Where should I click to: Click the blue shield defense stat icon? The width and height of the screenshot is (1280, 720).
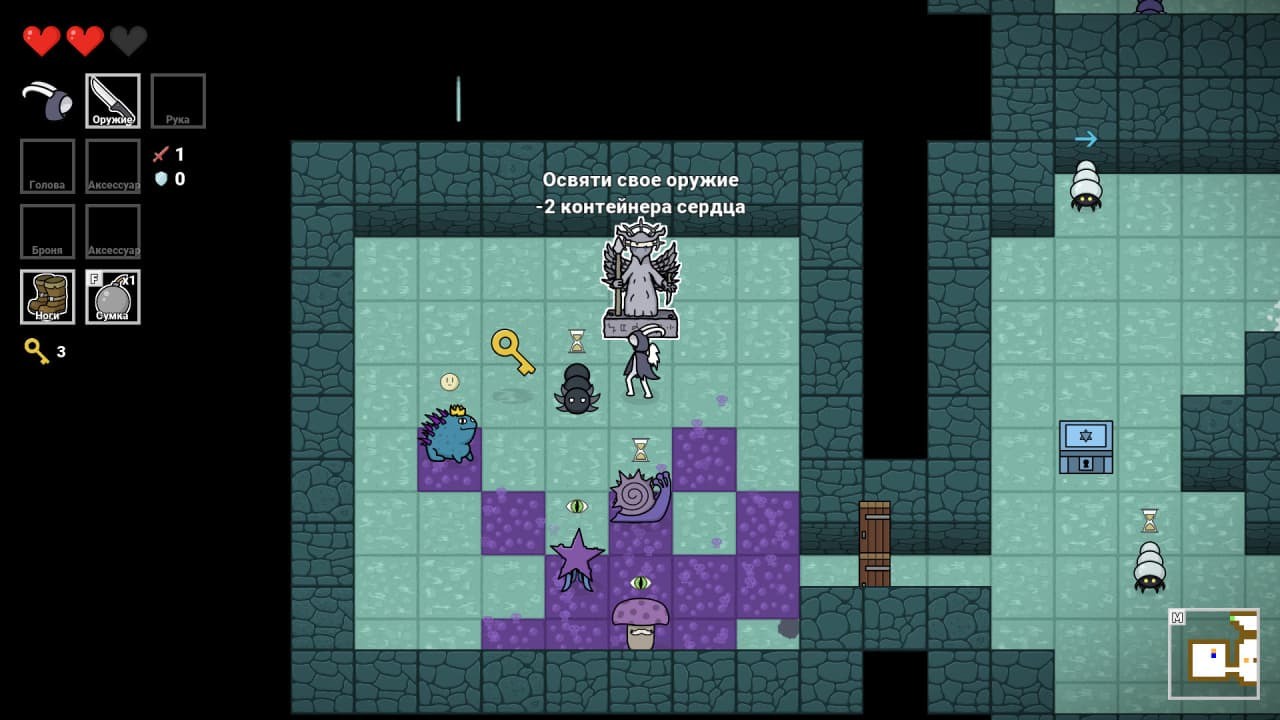[x=163, y=178]
